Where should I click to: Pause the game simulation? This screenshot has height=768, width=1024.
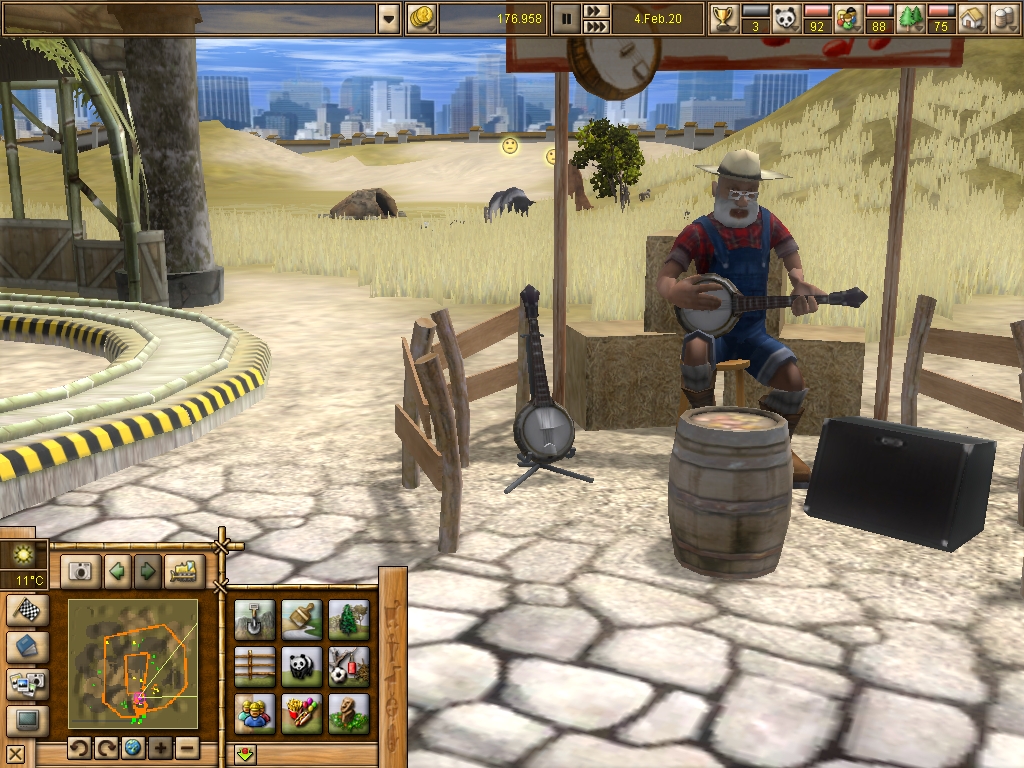566,18
